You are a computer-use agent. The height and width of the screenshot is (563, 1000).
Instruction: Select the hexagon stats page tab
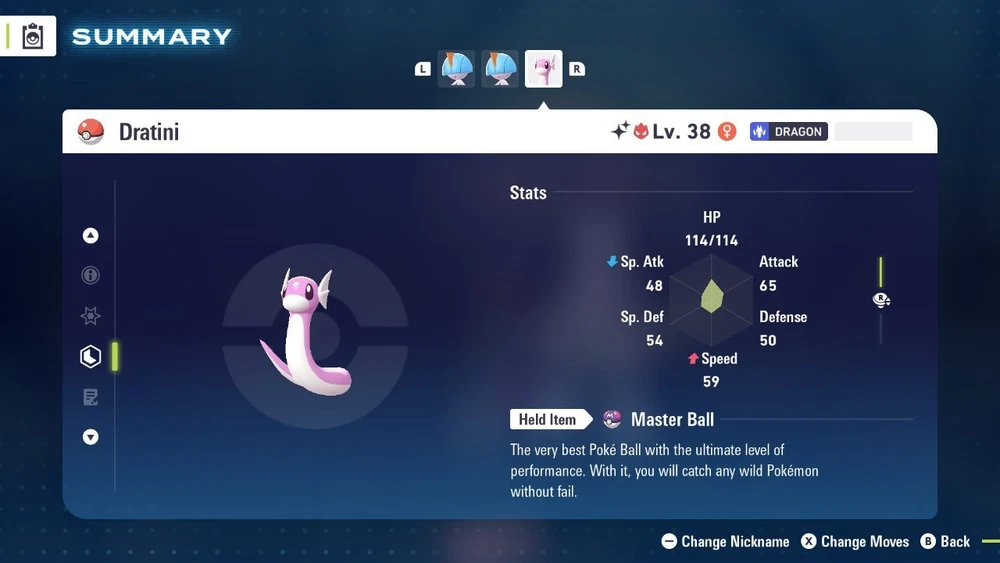click(91, 356)
